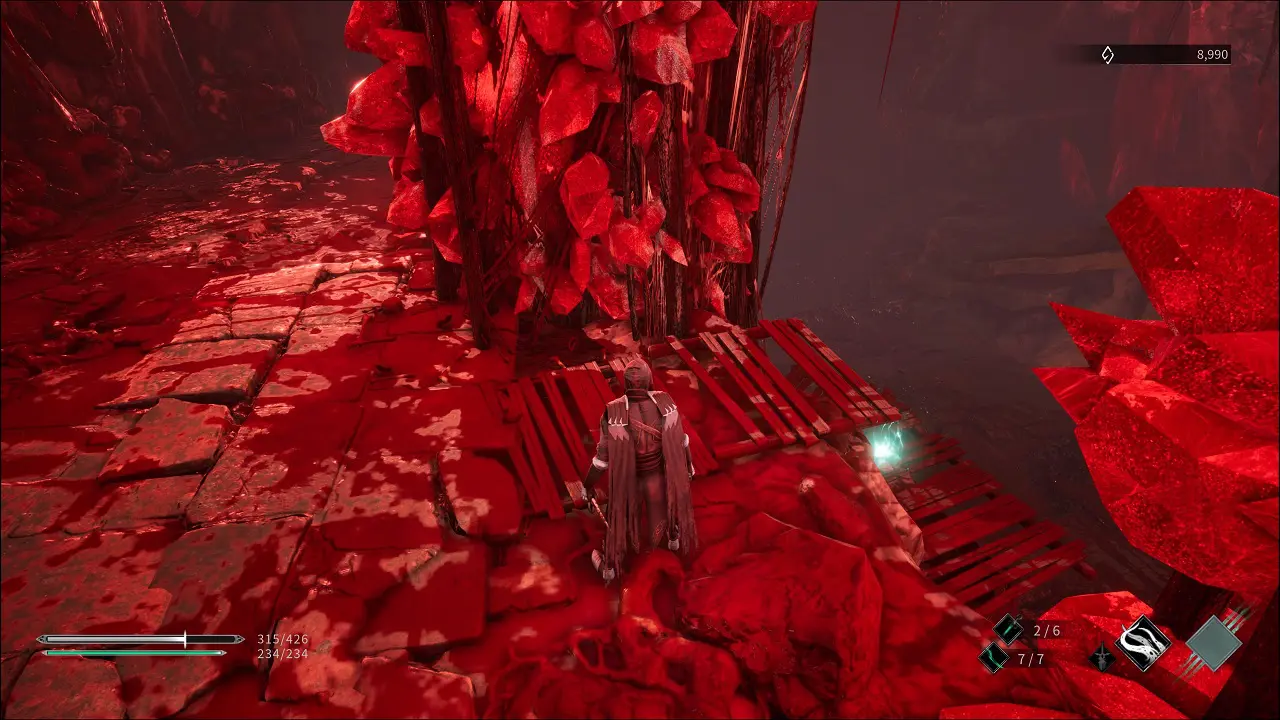Activate the white claw plague weapon icon
1280x720 pixels.
(x=1144, y=642)
